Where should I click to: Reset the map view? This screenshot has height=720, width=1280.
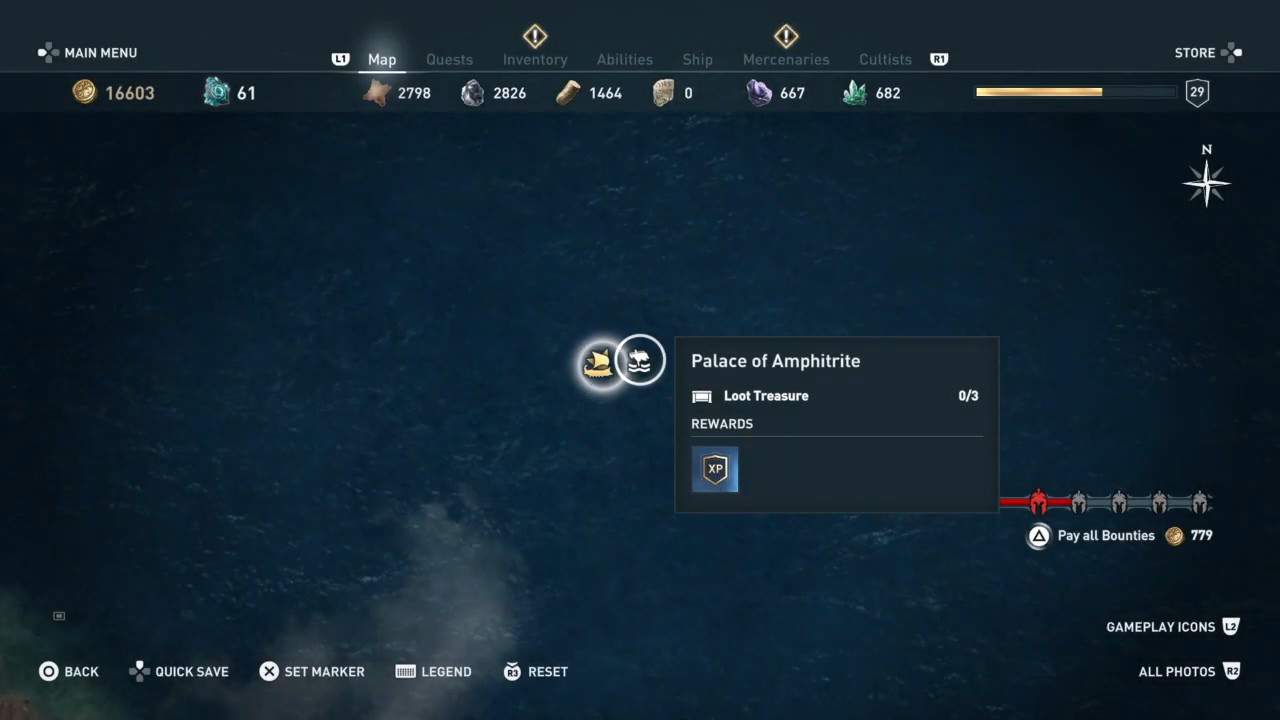click(x=536, y=672)
